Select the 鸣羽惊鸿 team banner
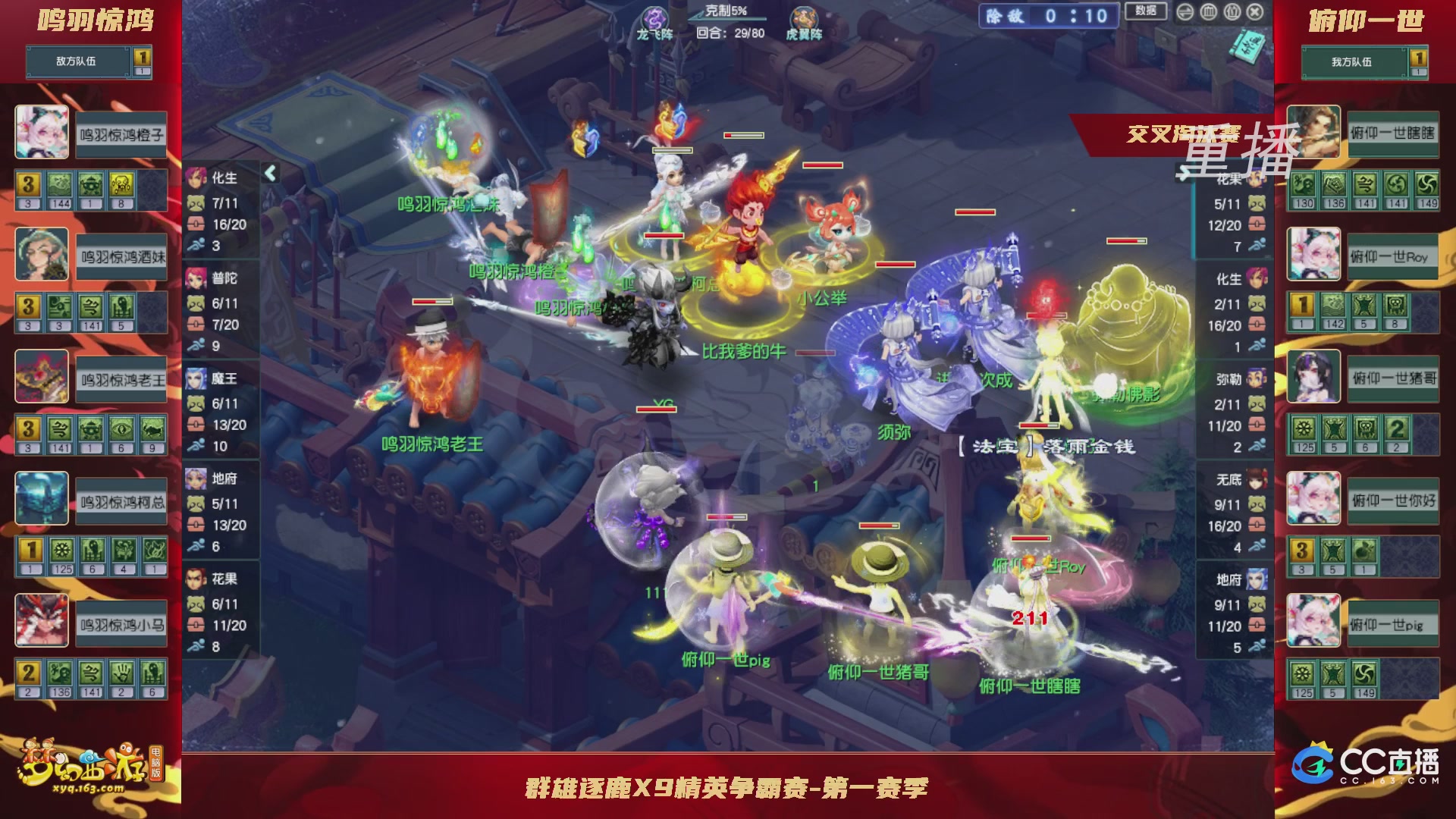1456x819 pixels. [91, 21]
